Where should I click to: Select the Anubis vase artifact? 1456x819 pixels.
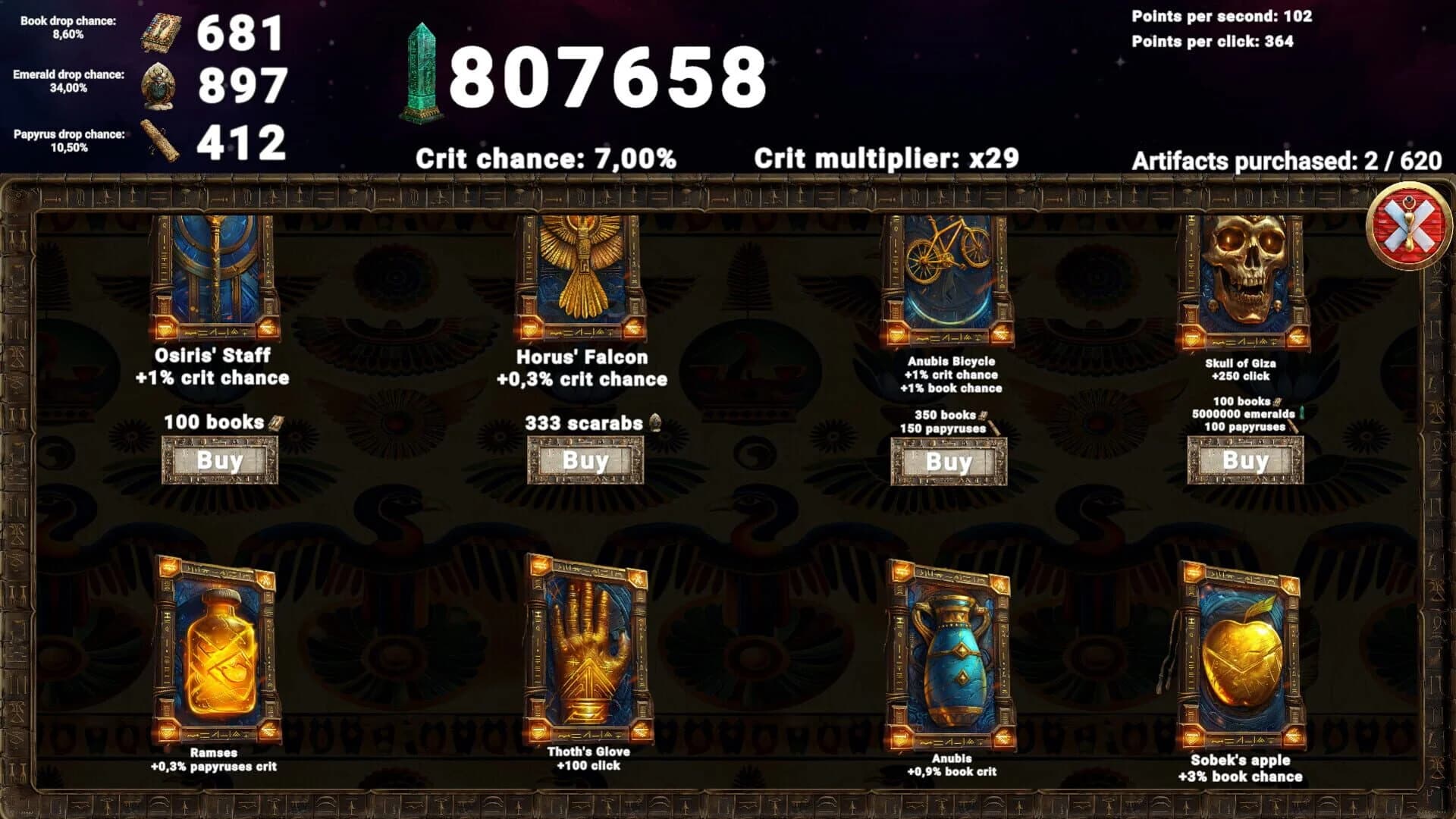pos(952,654)
